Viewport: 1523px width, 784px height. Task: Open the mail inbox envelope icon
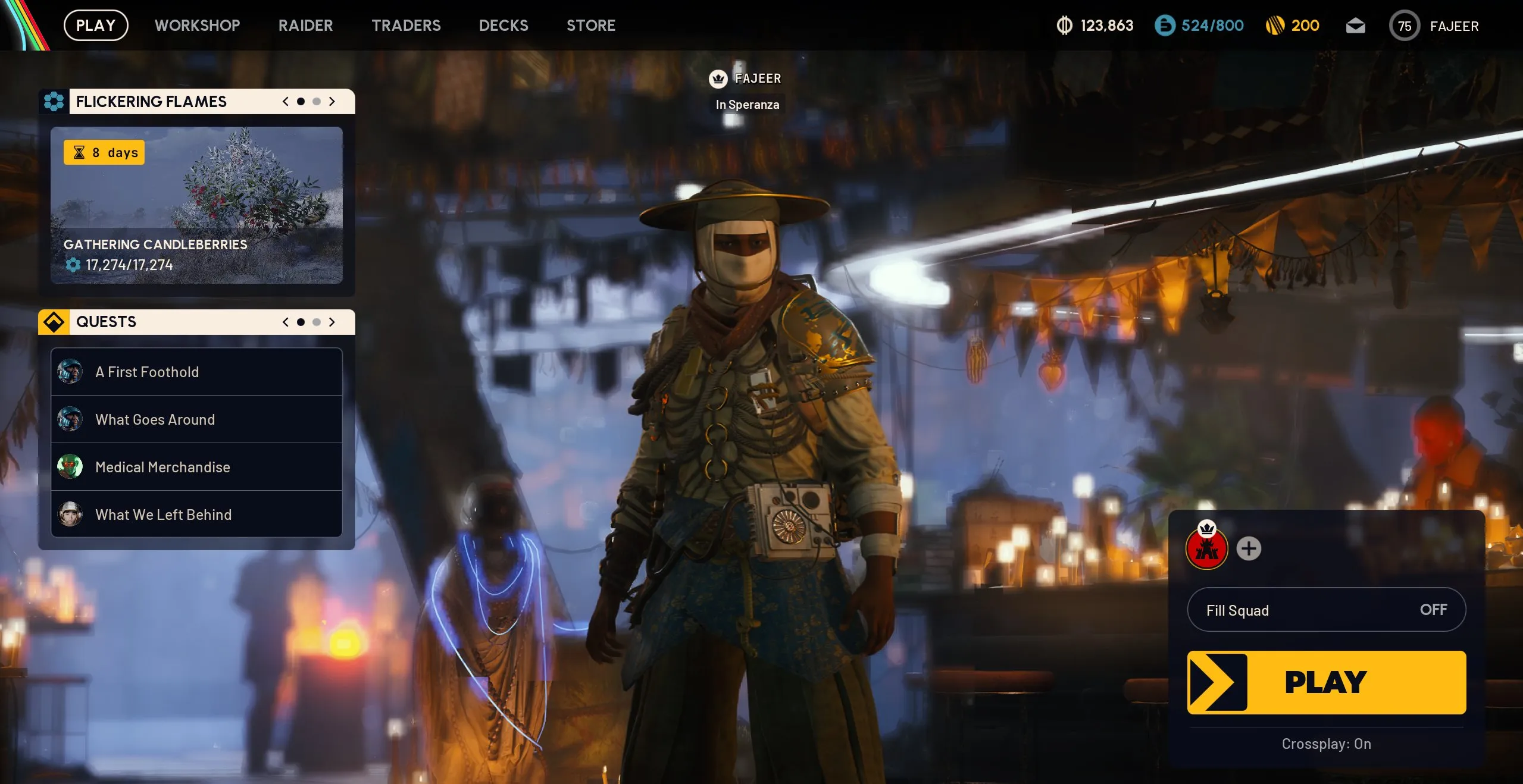click(1355, 26)
